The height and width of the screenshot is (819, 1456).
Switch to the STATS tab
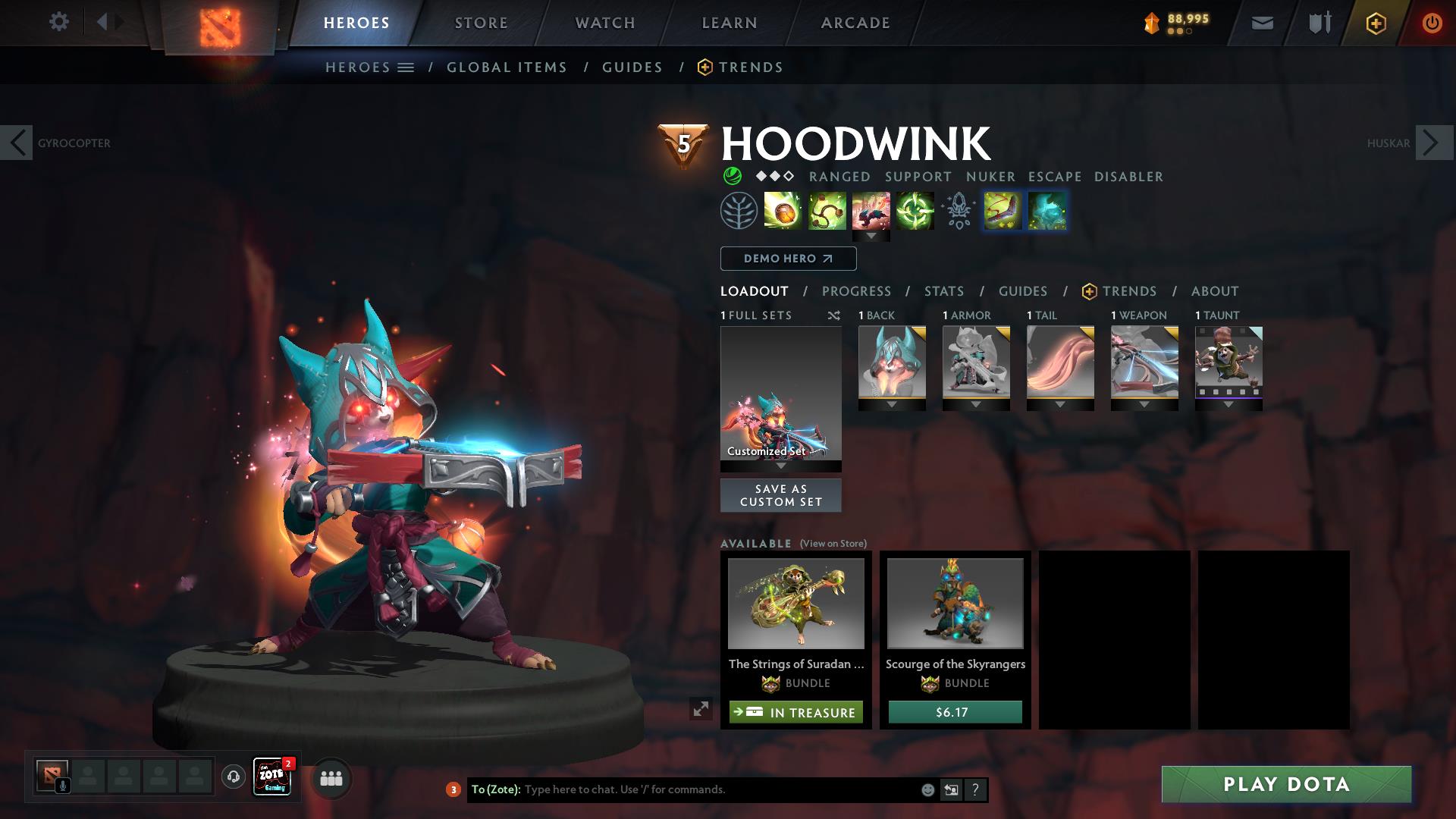[943, 291]
